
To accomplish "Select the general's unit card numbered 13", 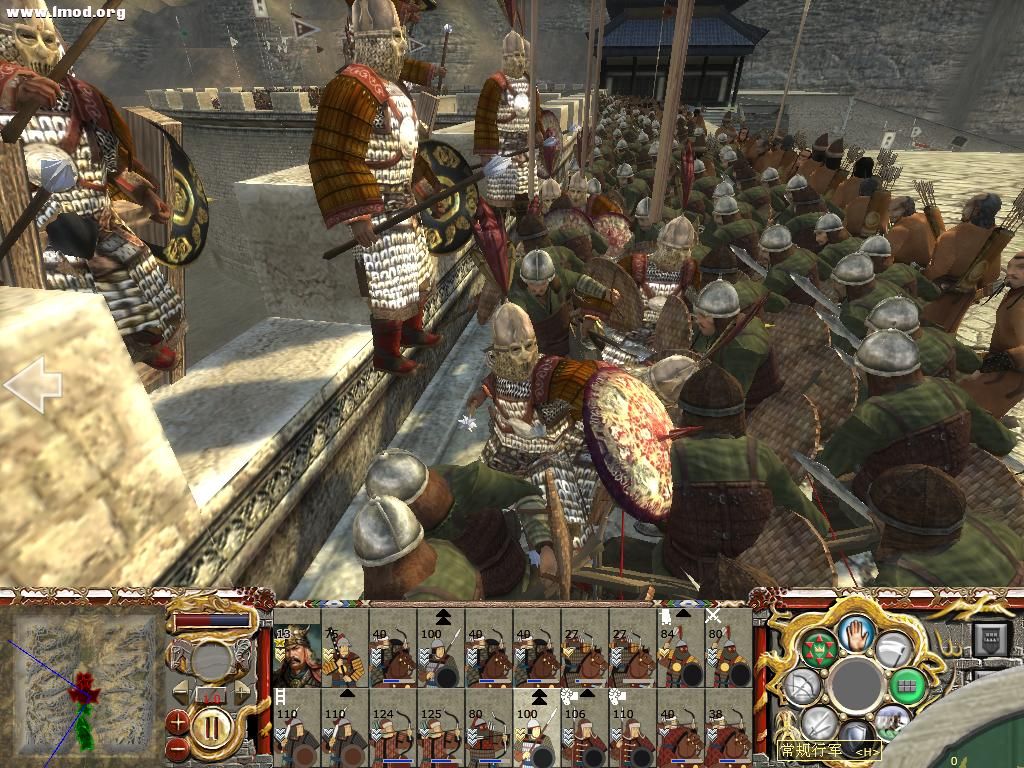I will [296, 656].
